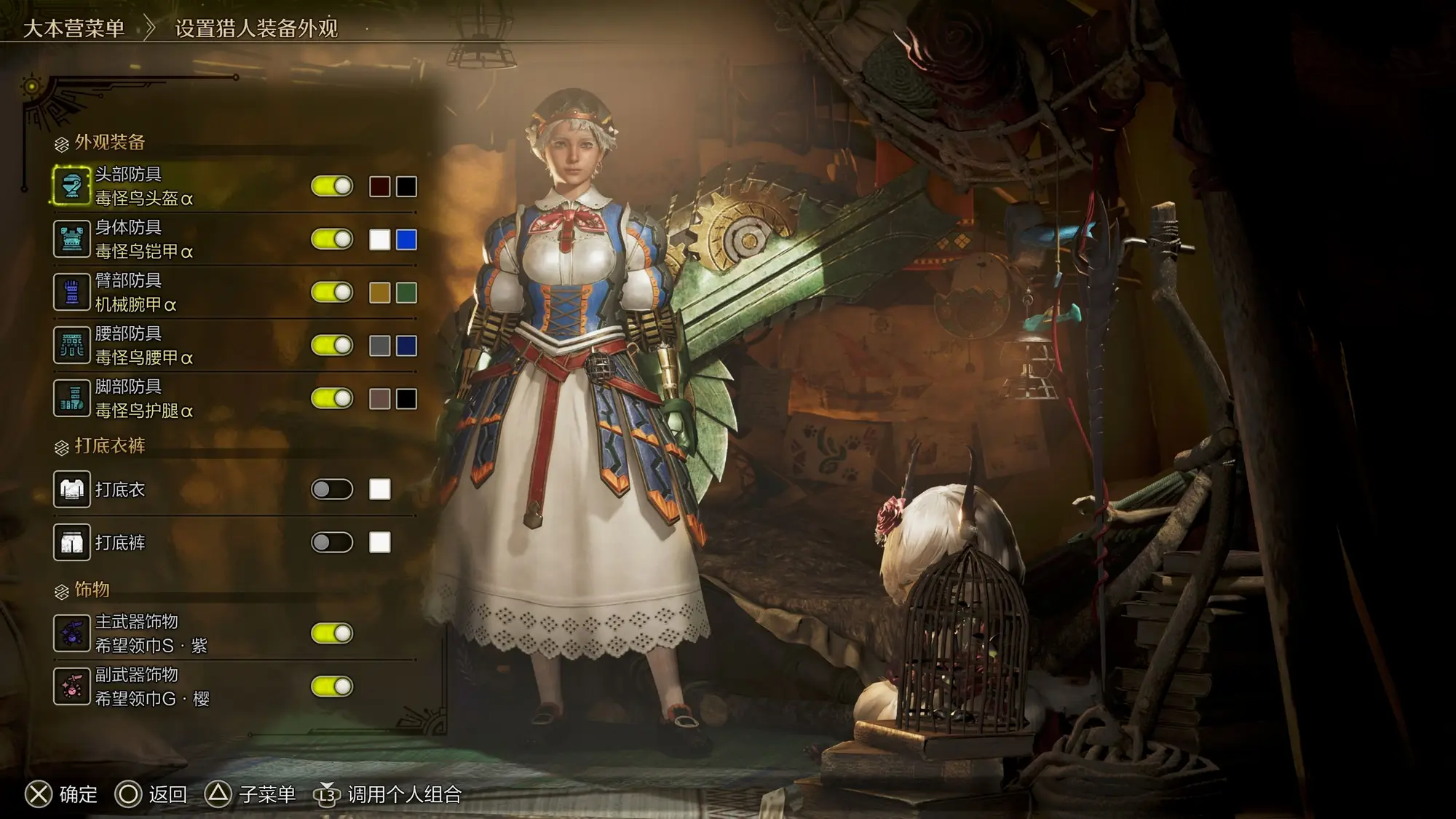Pick the blue swatch for body armor
The image size is (1456, 819).
click(406, 240)
